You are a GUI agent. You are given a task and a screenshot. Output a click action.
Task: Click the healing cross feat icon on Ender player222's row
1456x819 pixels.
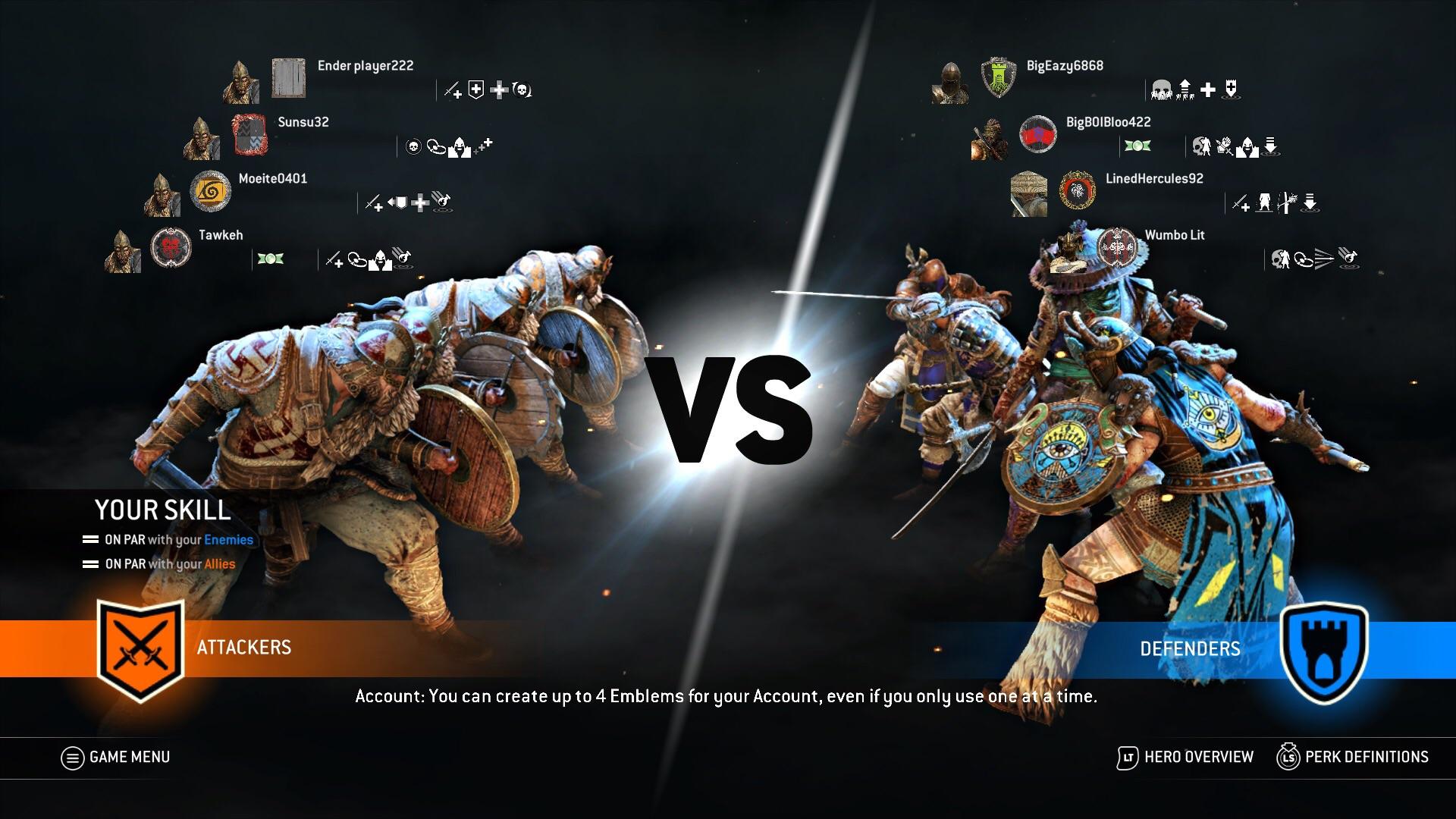(498, 89)
